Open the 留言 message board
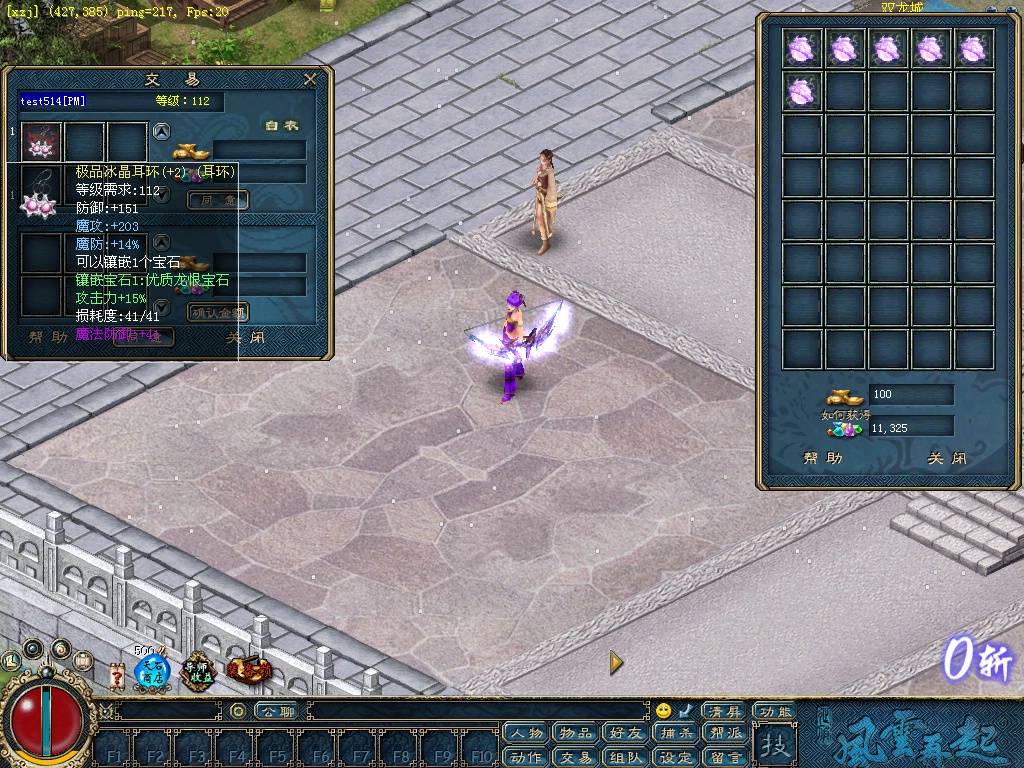Viewport: 1024px width, 768px height. (726, 757)
